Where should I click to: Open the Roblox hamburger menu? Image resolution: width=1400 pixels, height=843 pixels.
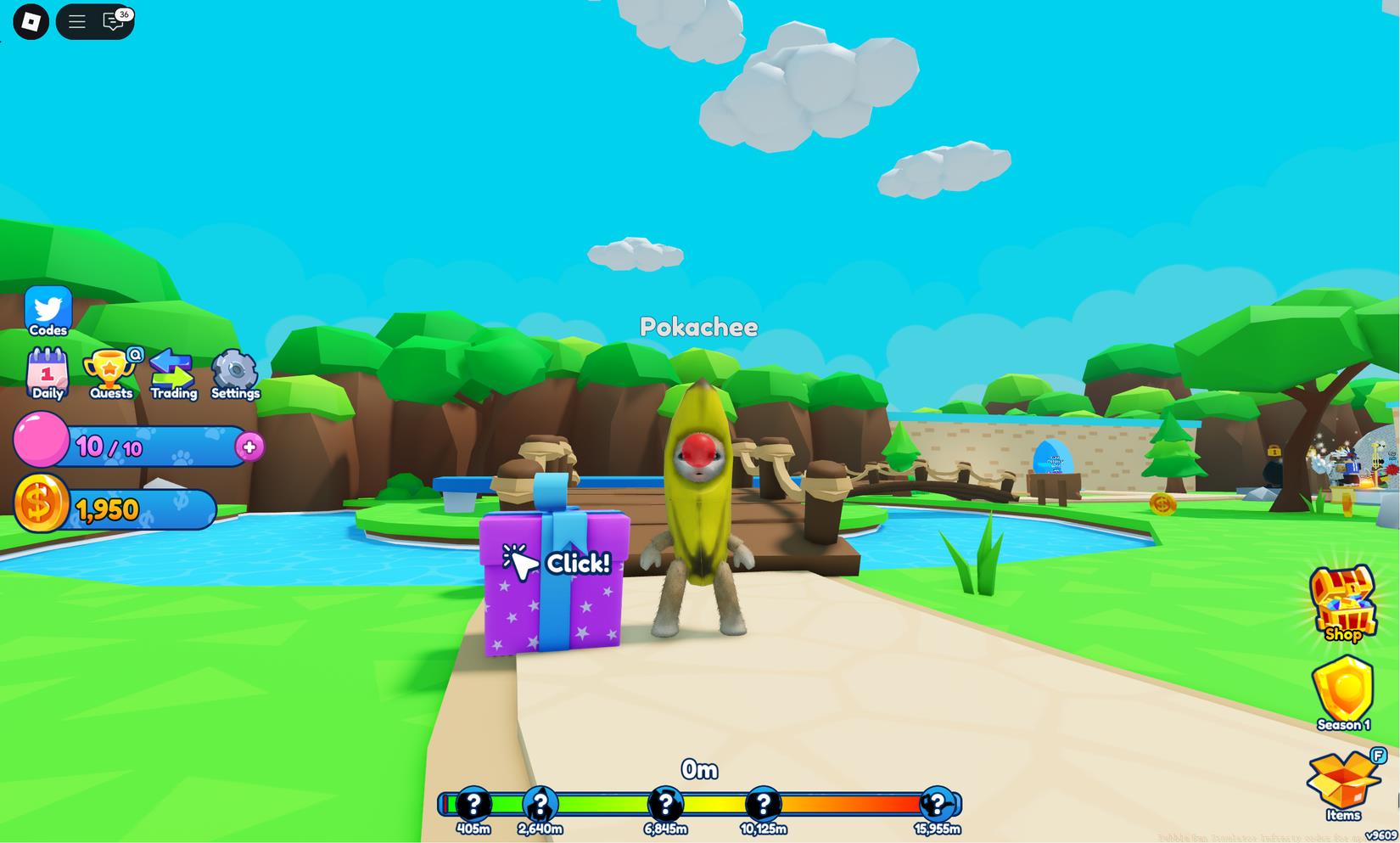tap(76, 21)
